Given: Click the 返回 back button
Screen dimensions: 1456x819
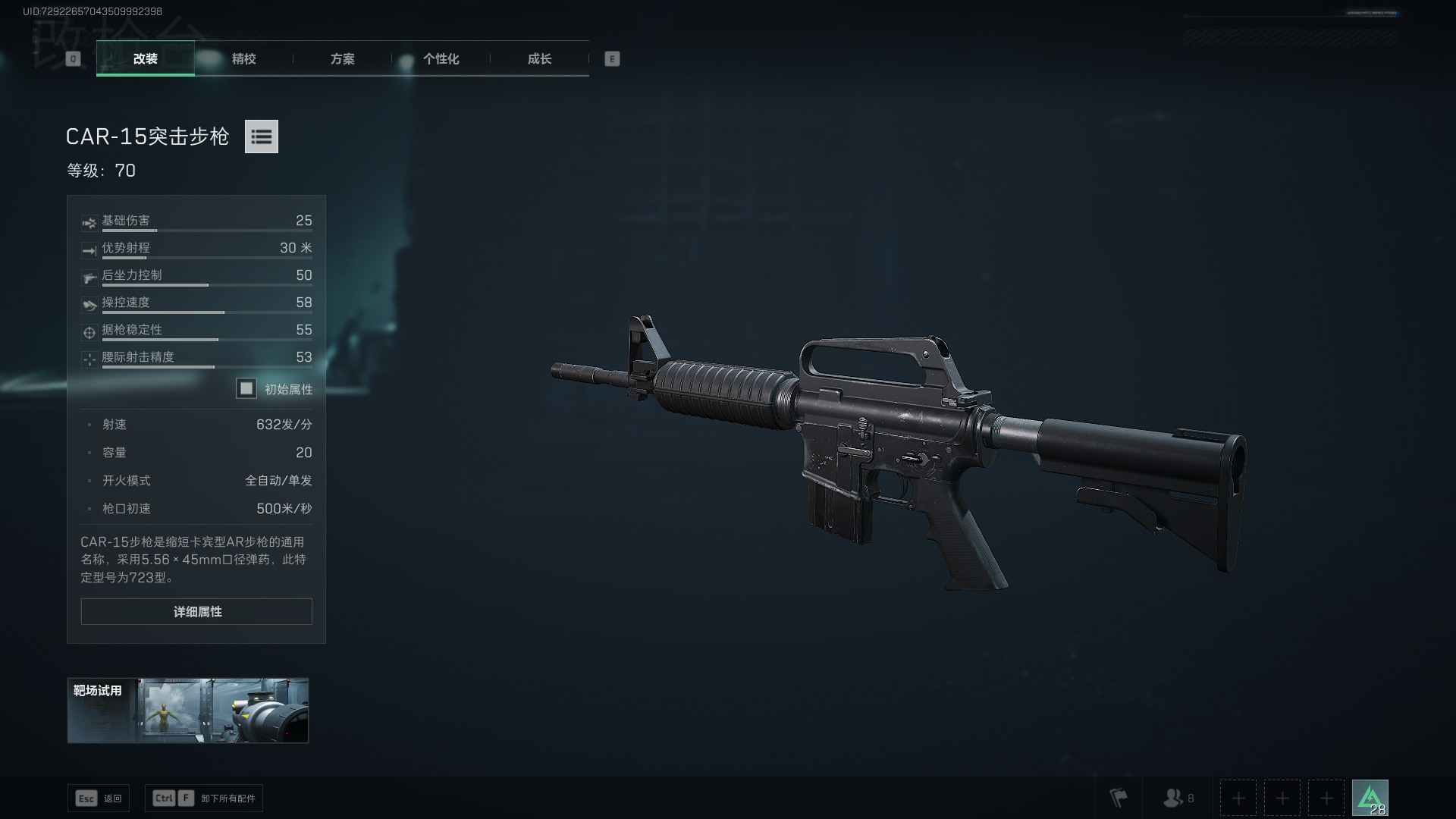Looking at the screenshot, I should 99,799.
